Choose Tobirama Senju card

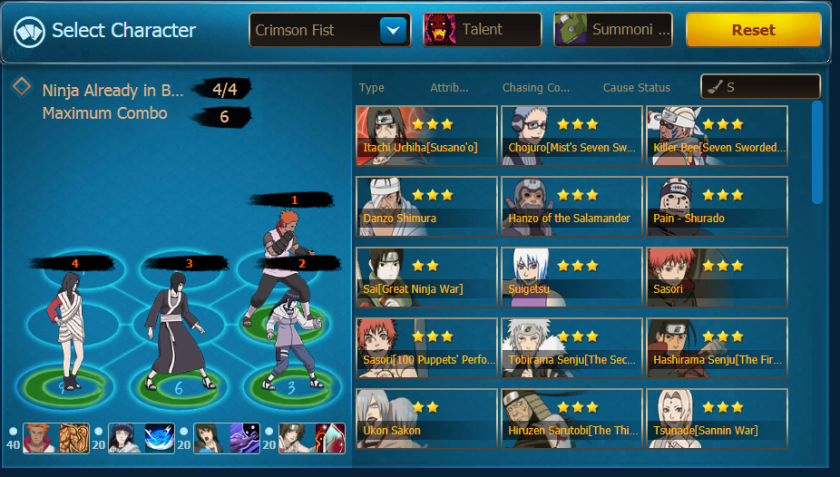pyautogui.click(x=572, y=348)
